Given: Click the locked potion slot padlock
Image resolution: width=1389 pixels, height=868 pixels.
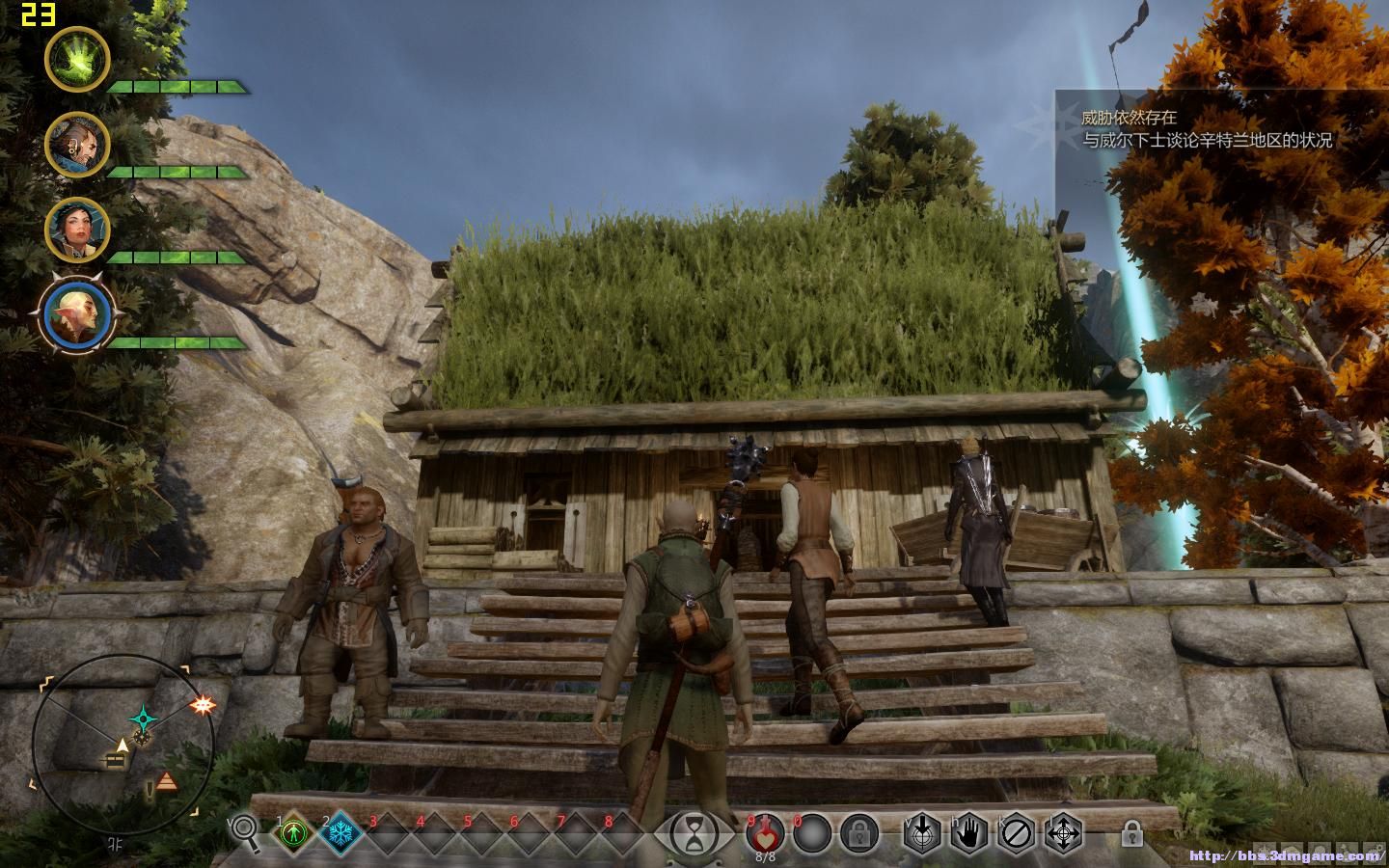Looking at the screenshot, I should (x=858, y=831).
